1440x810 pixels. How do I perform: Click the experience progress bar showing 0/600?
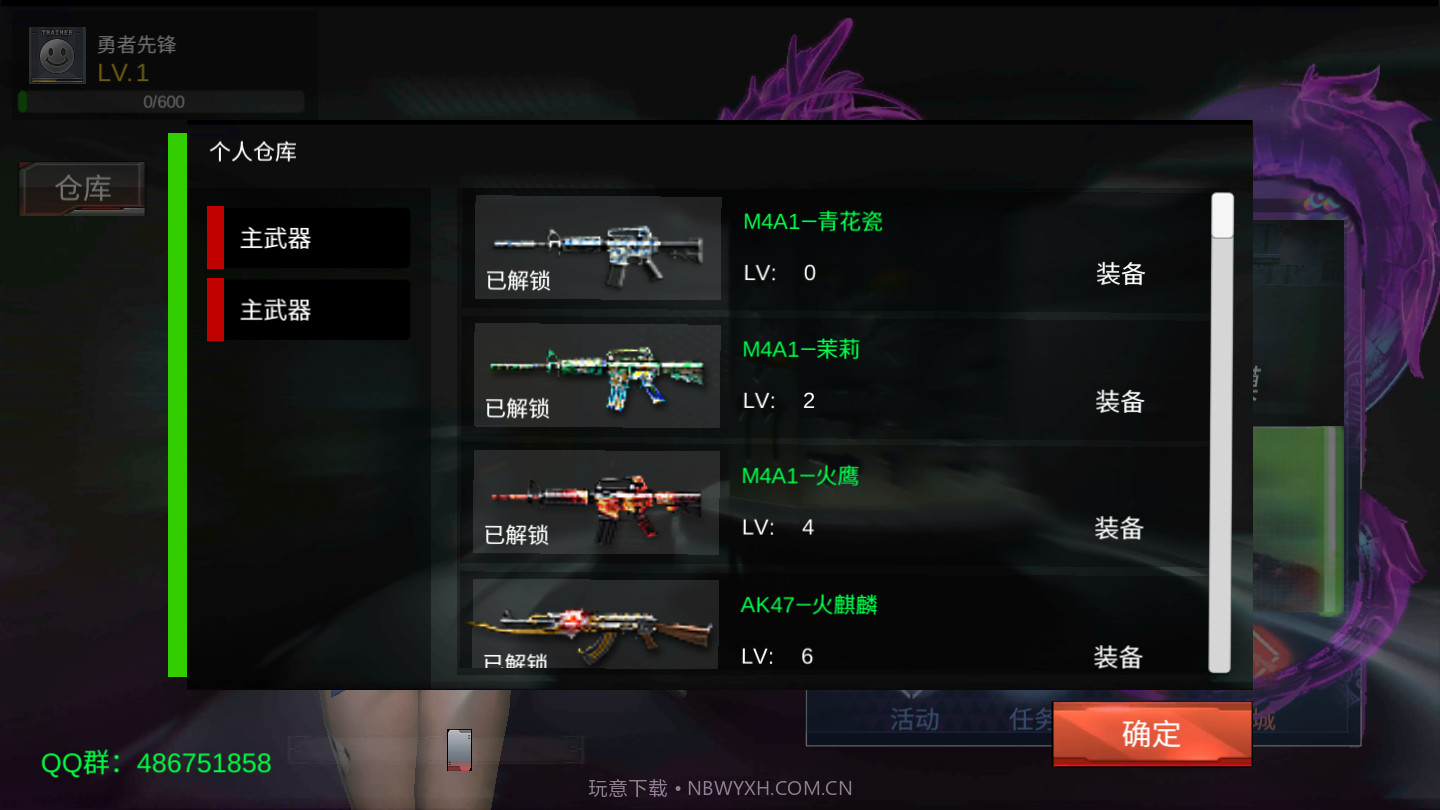click(160, 101)
